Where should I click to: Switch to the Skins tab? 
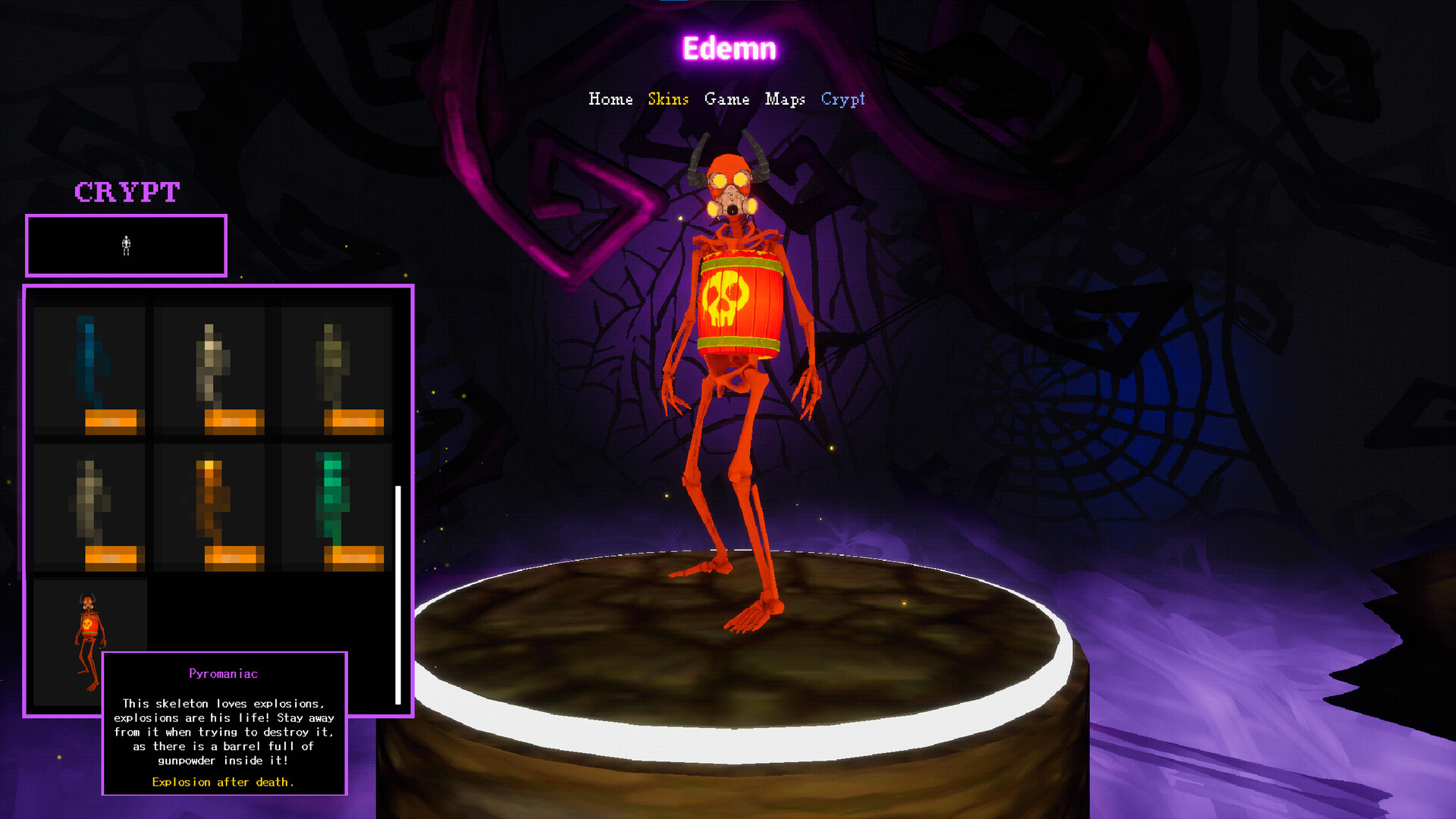667,99
